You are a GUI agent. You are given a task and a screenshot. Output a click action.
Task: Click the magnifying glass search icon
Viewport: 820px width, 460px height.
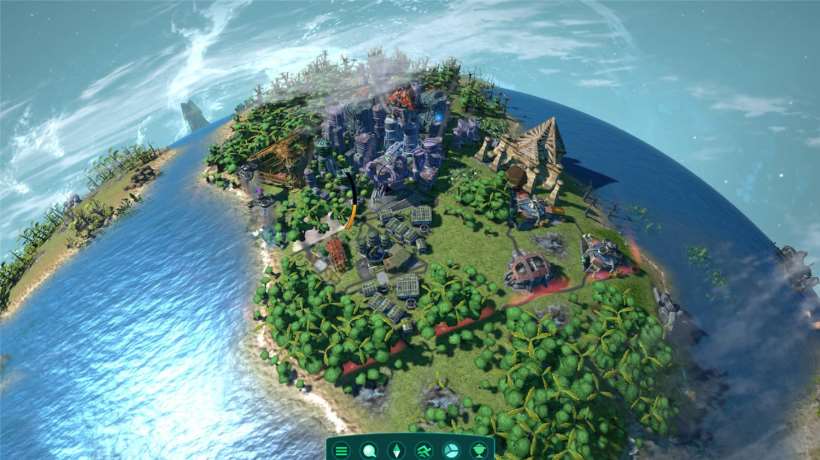(x=369, y=450)
